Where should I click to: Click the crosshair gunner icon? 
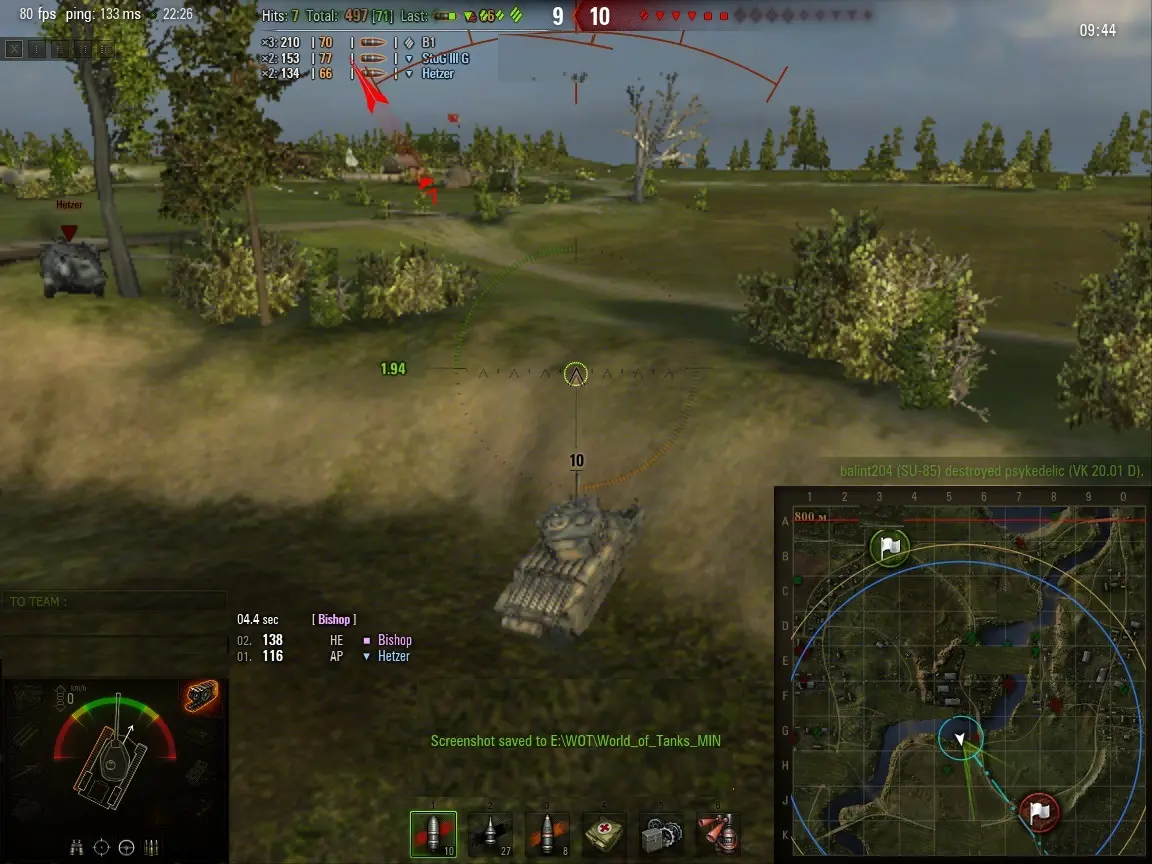[x=101, y=847]
